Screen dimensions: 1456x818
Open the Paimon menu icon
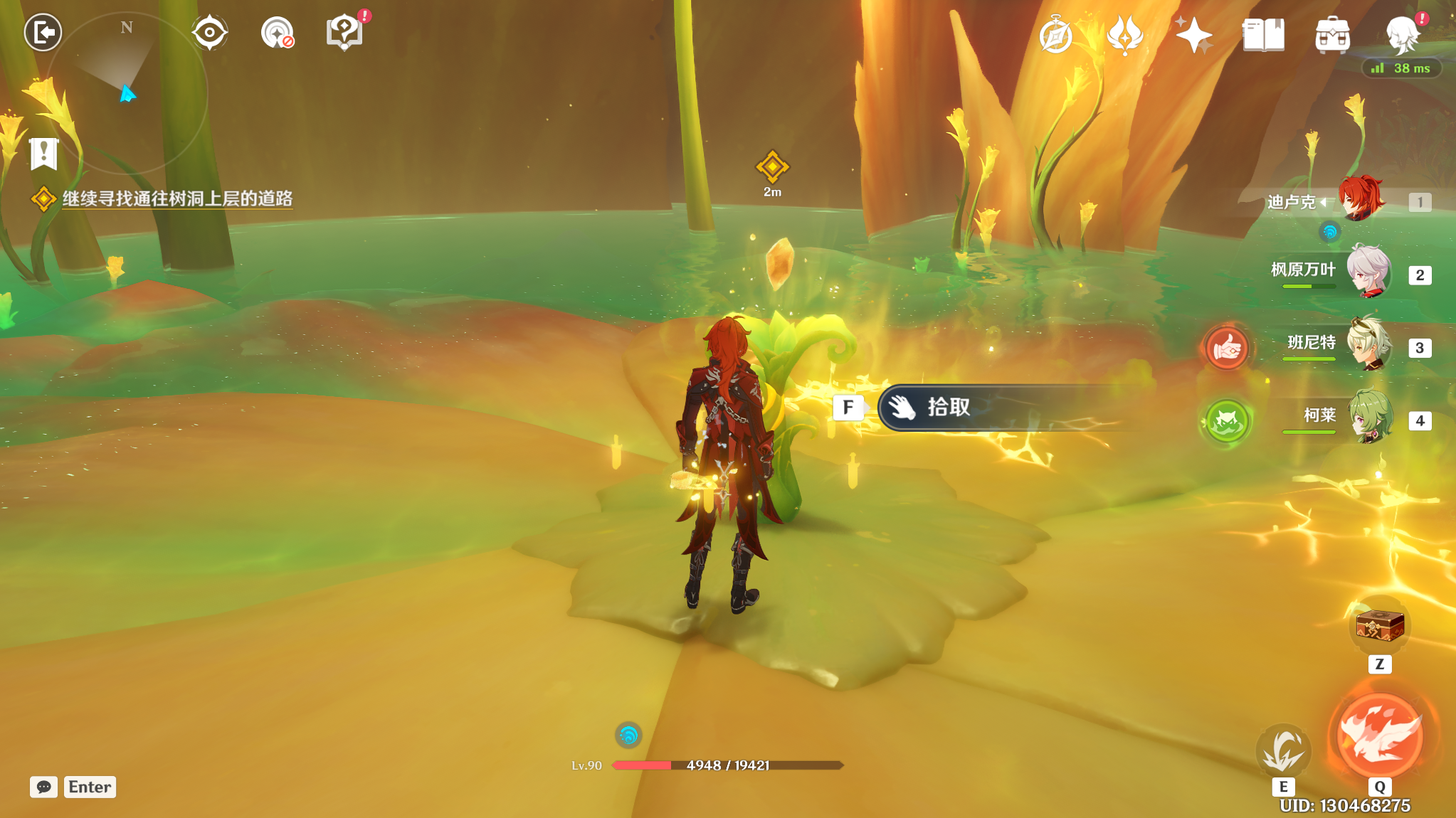(x=1402, y=36)
